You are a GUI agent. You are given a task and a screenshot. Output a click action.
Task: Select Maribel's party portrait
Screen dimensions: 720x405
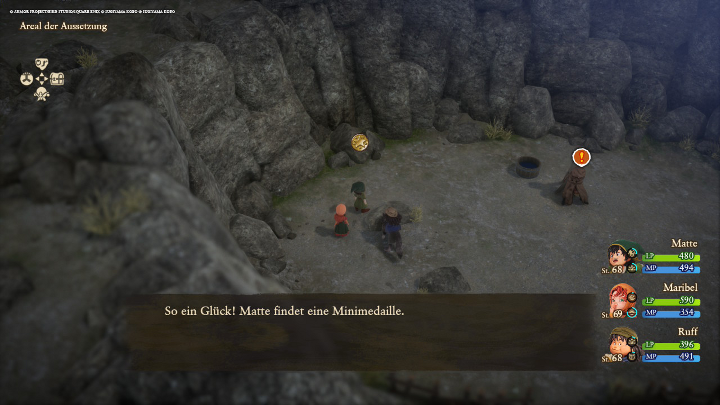coord(620,301)
